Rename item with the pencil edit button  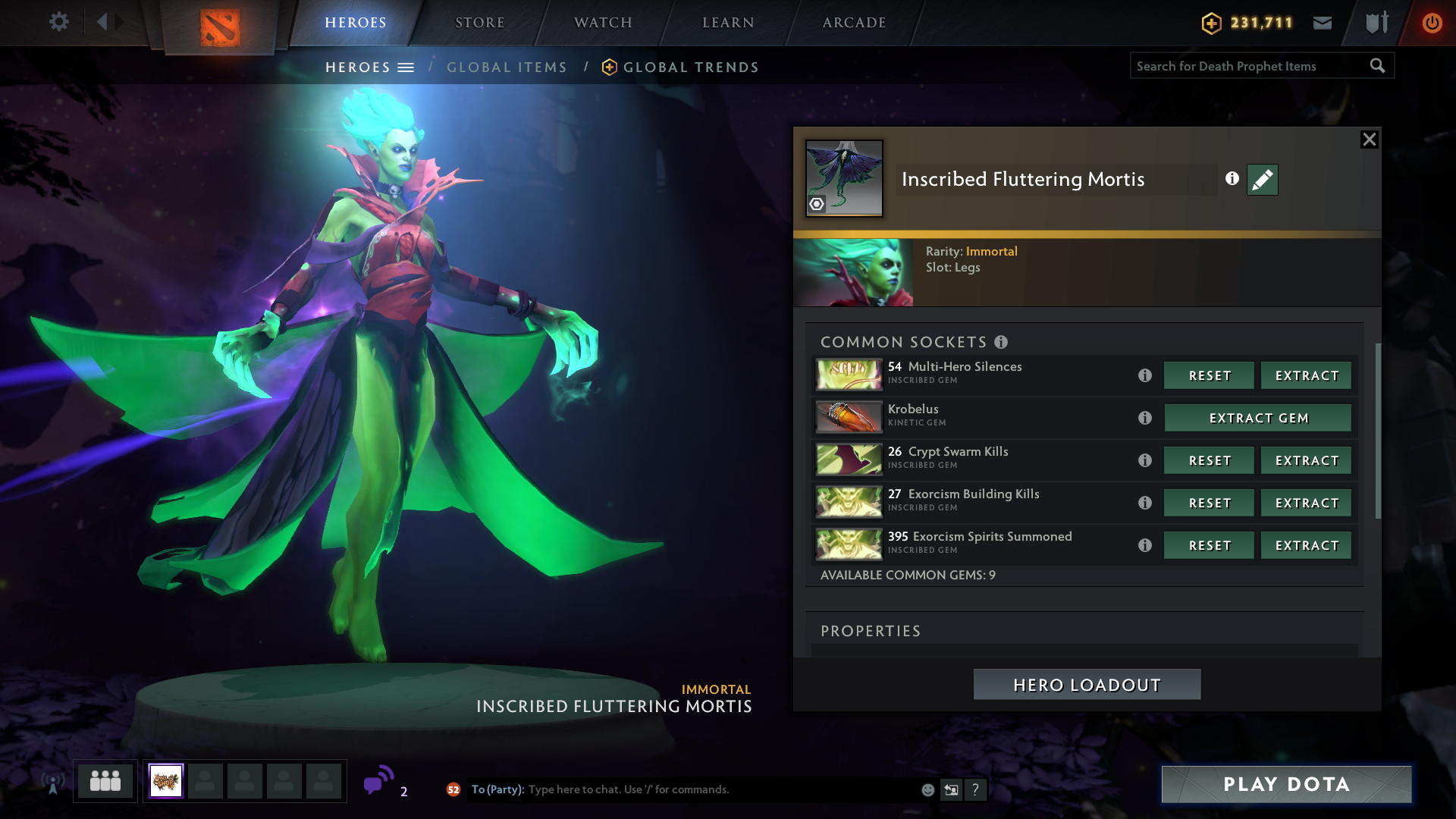(x=1262, y=180)
